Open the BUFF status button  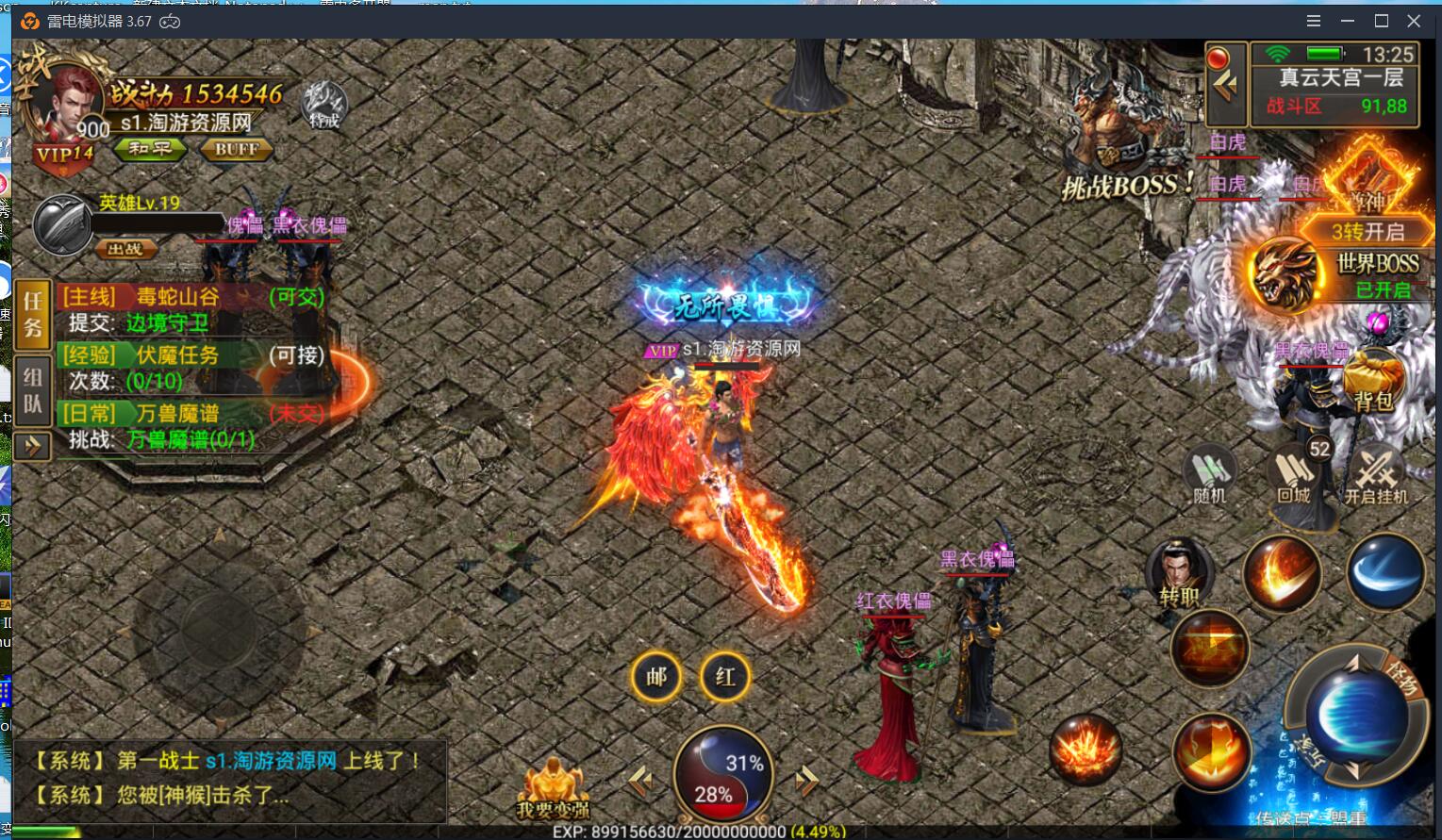tap(236, 149)
